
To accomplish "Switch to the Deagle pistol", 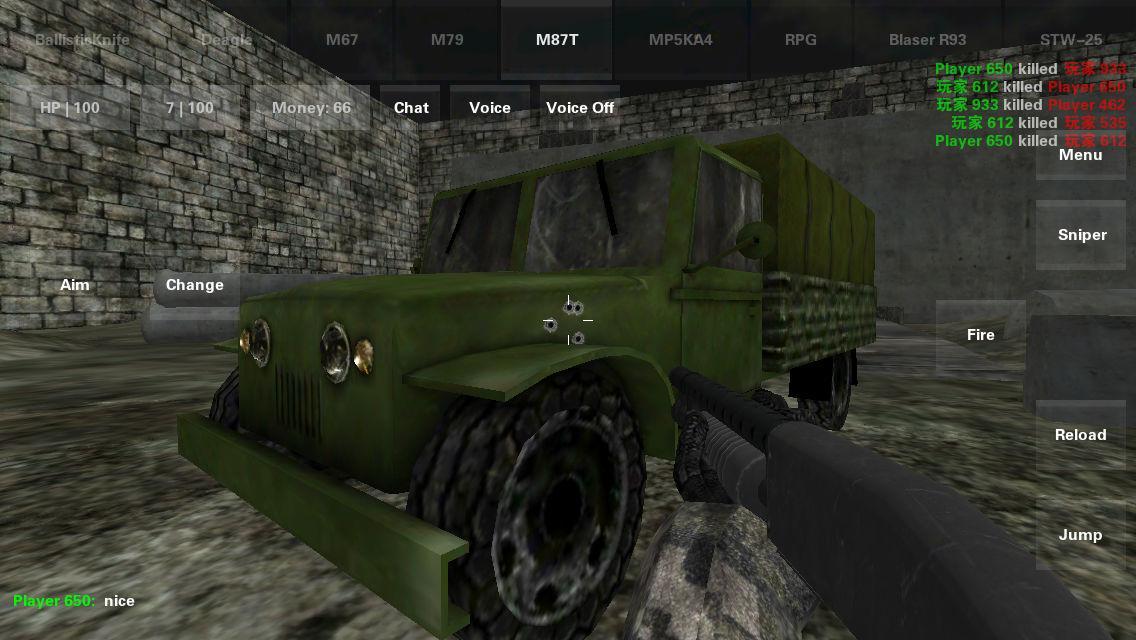I will pyautogui.click(x=227, y=40).
